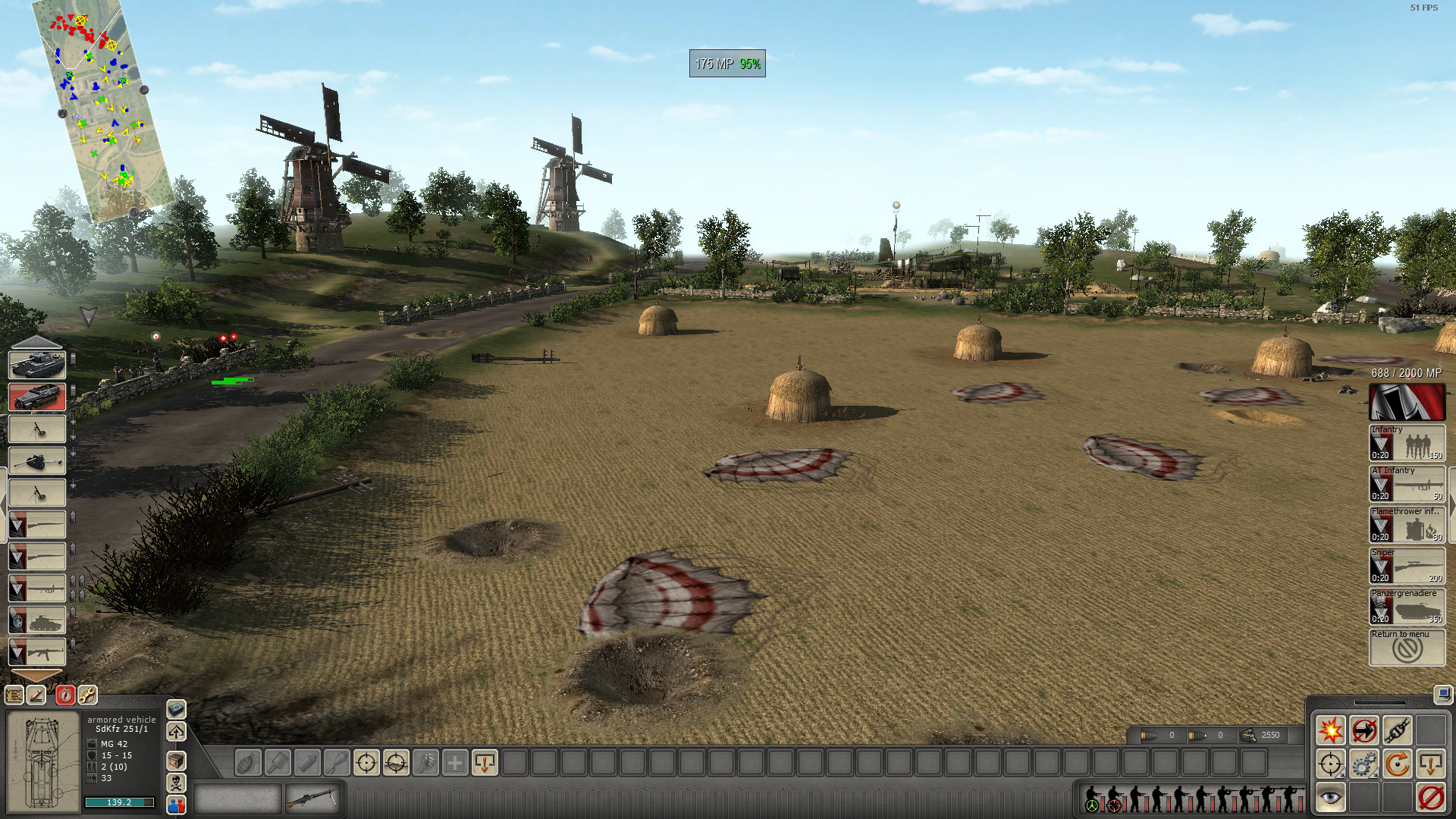Select the MG 42 weapon slot
1456x819 pixels.
312,798
